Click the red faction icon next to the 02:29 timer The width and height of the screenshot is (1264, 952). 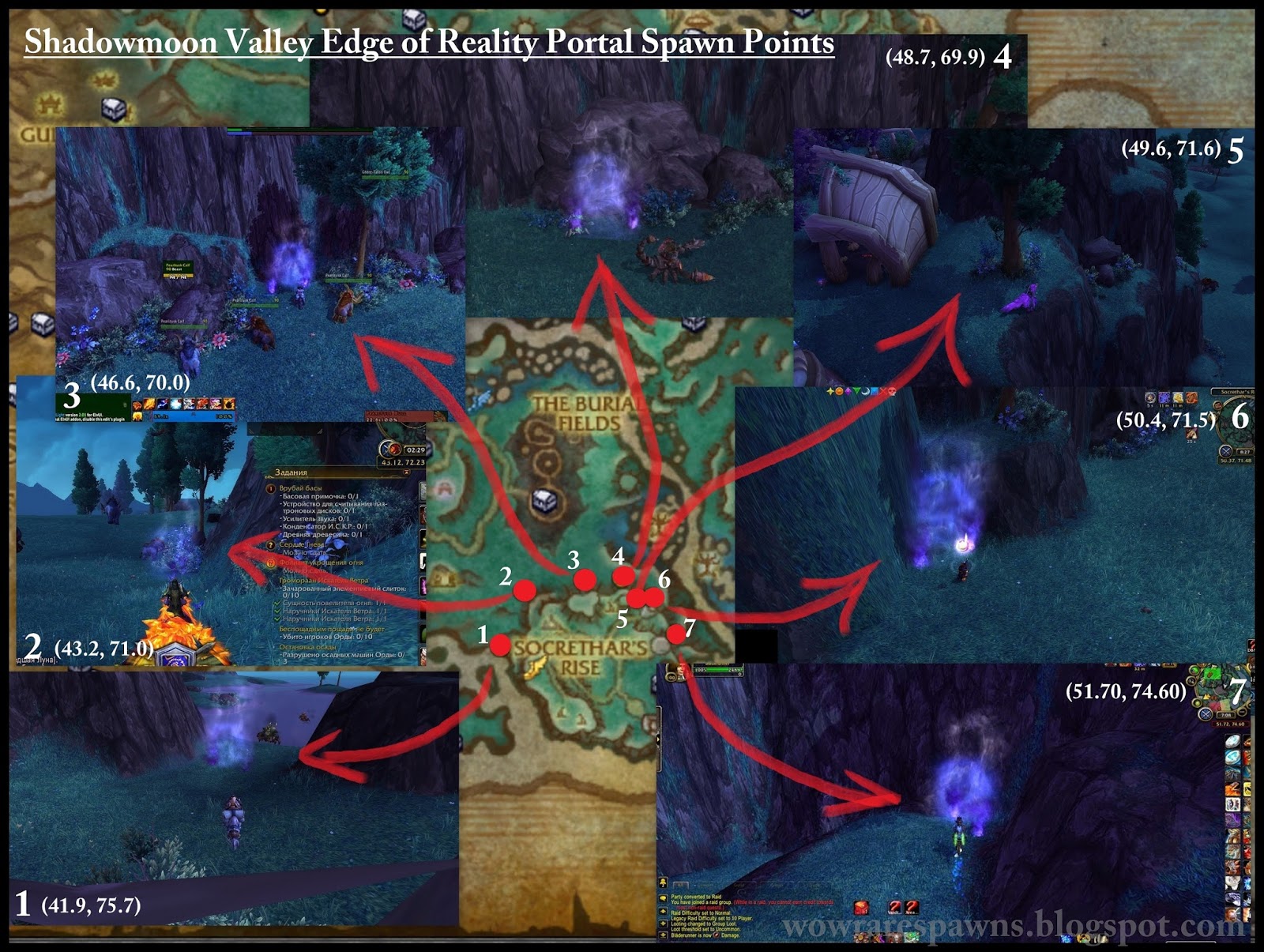point(394,450)
